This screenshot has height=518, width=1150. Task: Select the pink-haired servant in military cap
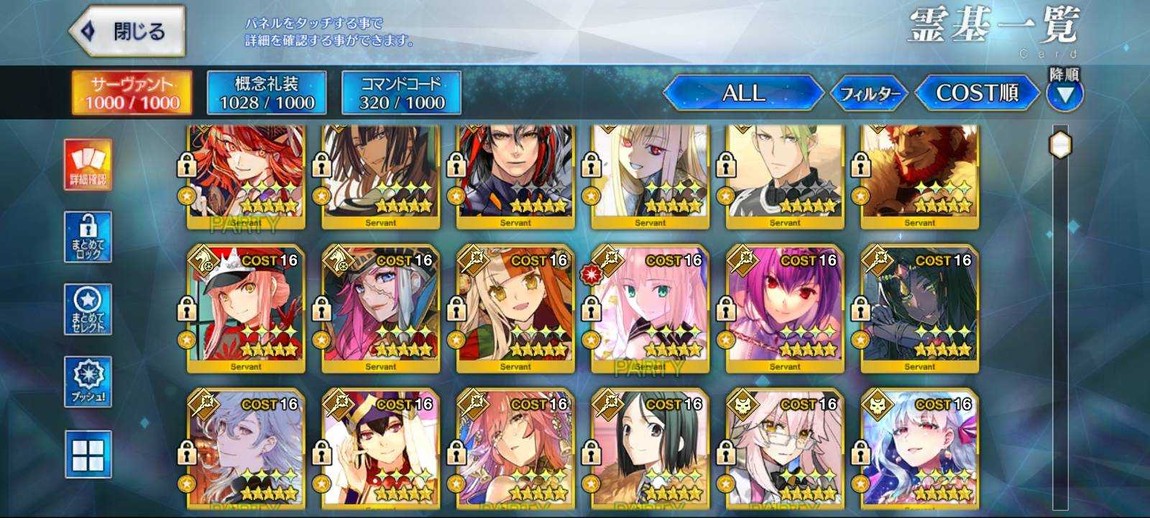245,308
